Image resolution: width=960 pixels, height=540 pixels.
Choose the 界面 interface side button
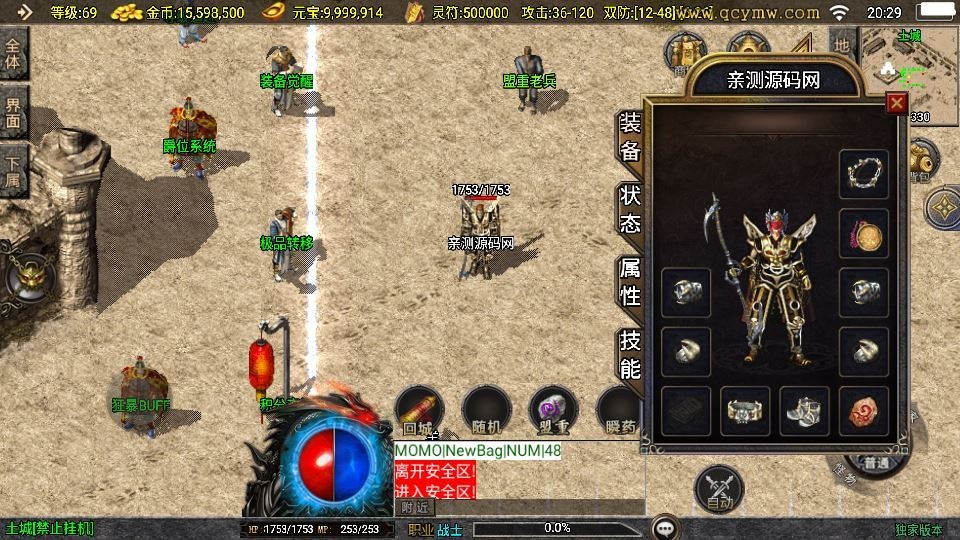coord(14,112)
